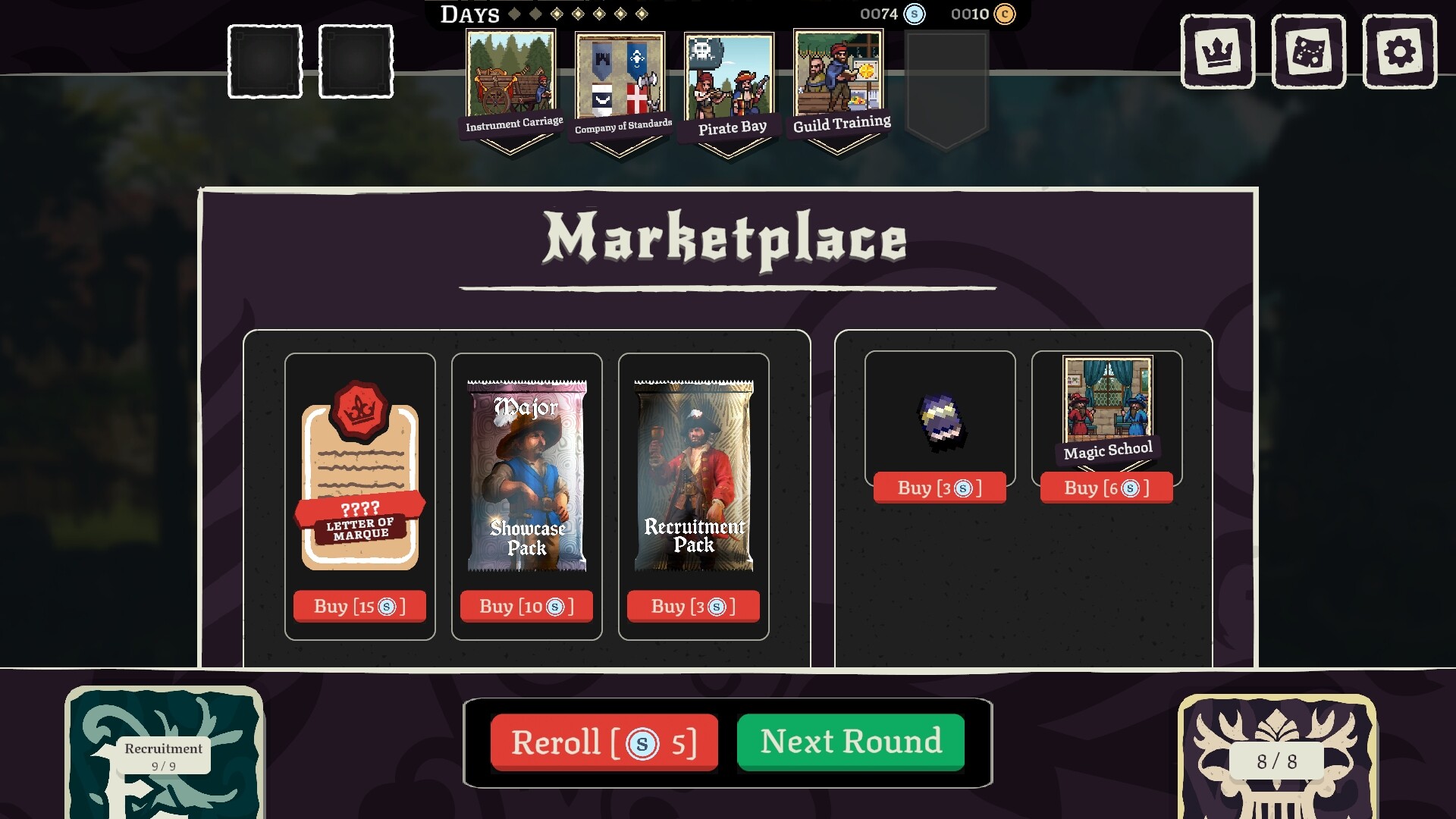Open the map icon next to the crown
Viewport: 1456px width, 819px height.
click(1310, 51)
